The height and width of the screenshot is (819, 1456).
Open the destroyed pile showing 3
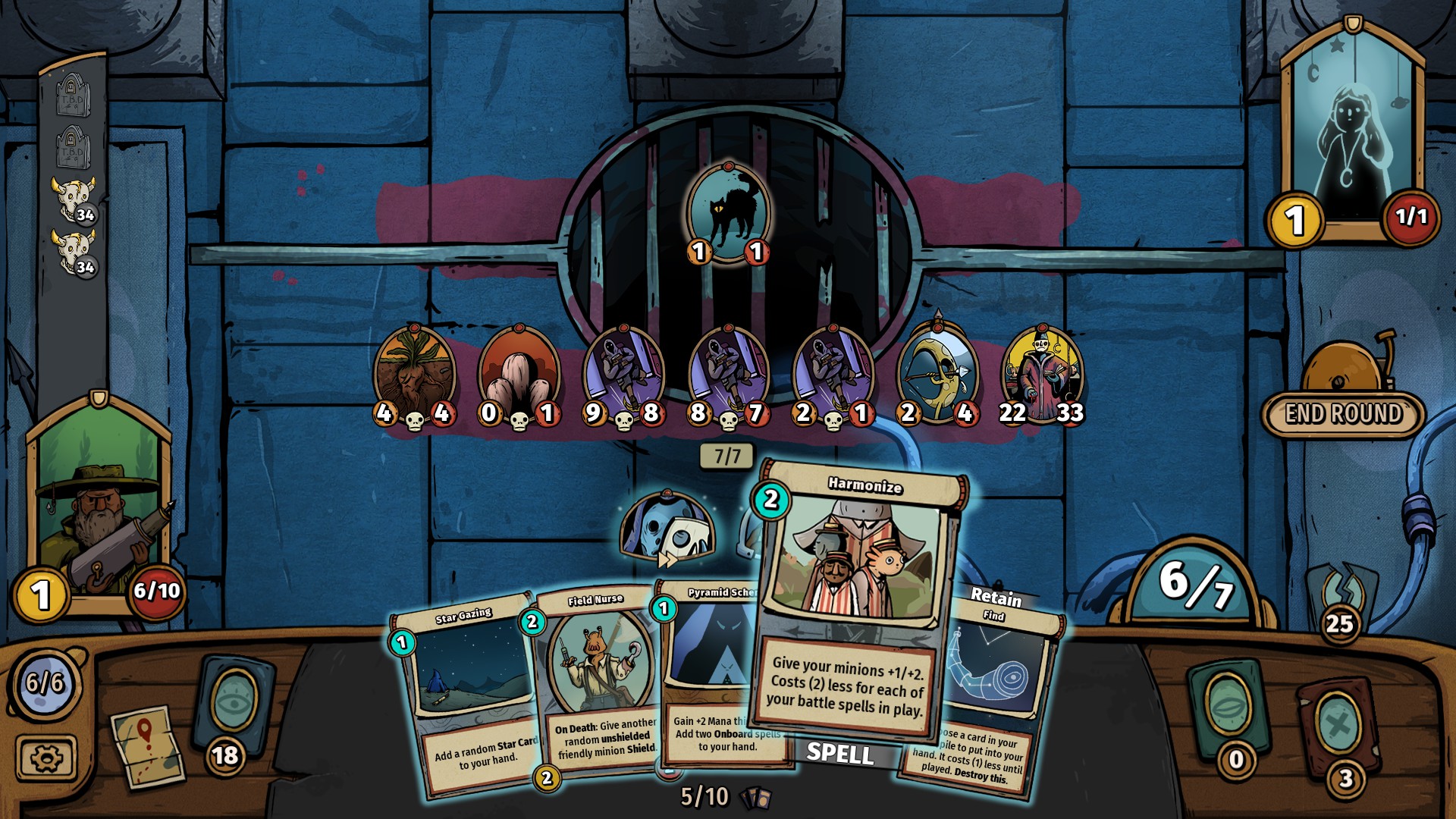click(x=1338, y=724)
